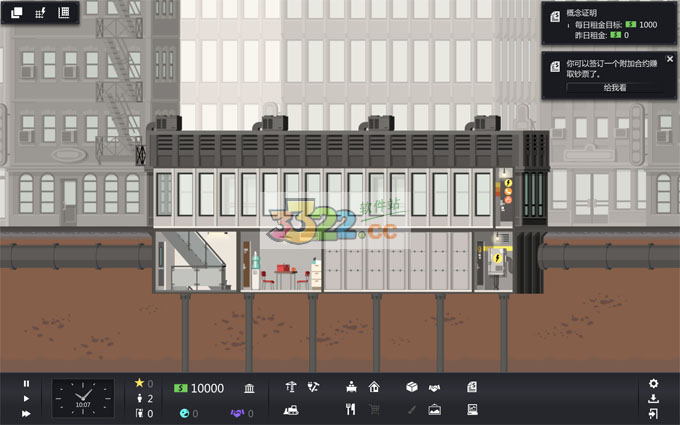The image size is (680, 425).
Task: Close the contract notification popup
Action: click(670, 59)
